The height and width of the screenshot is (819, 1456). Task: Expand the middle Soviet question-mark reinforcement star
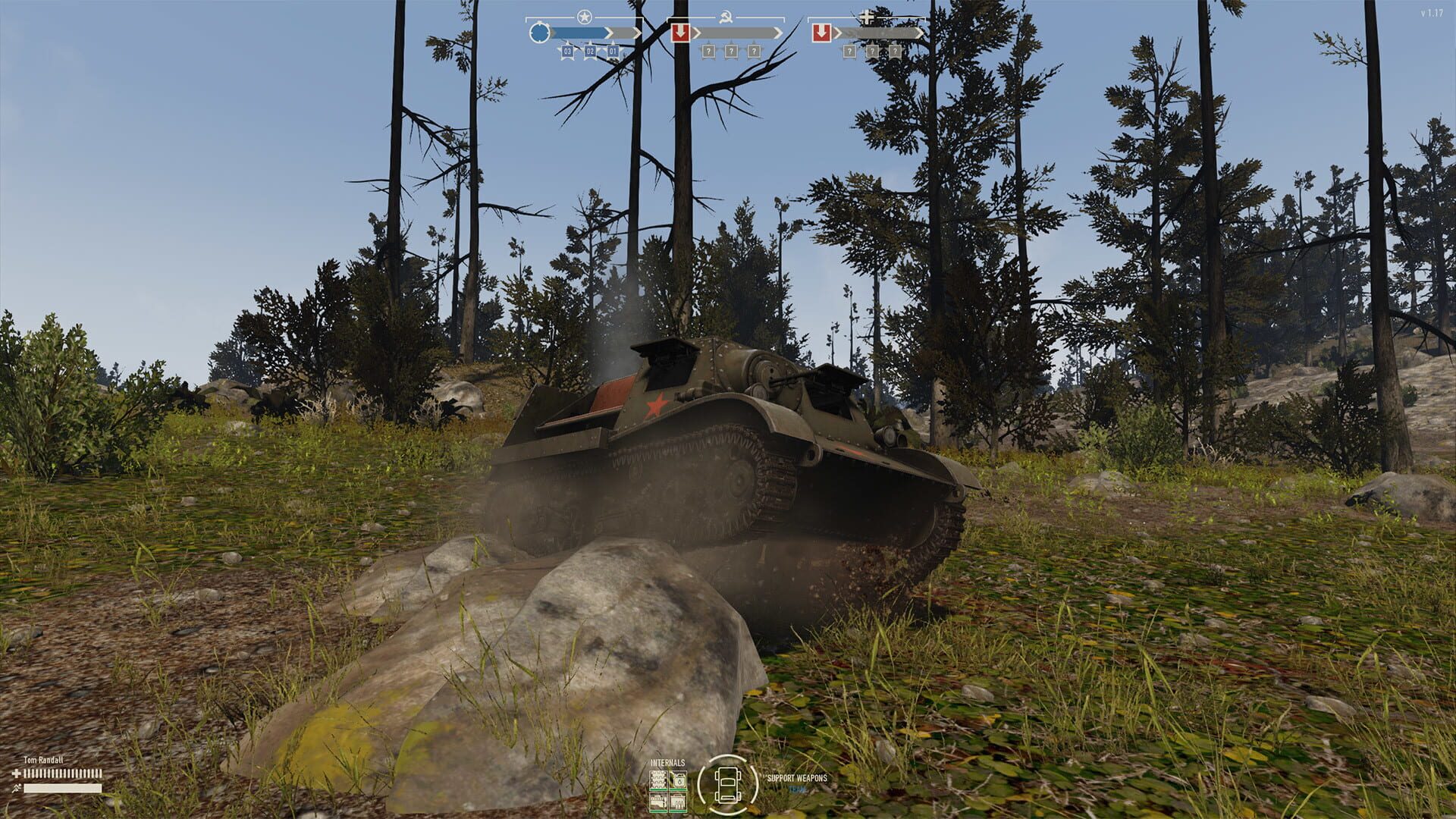[732, 51]
